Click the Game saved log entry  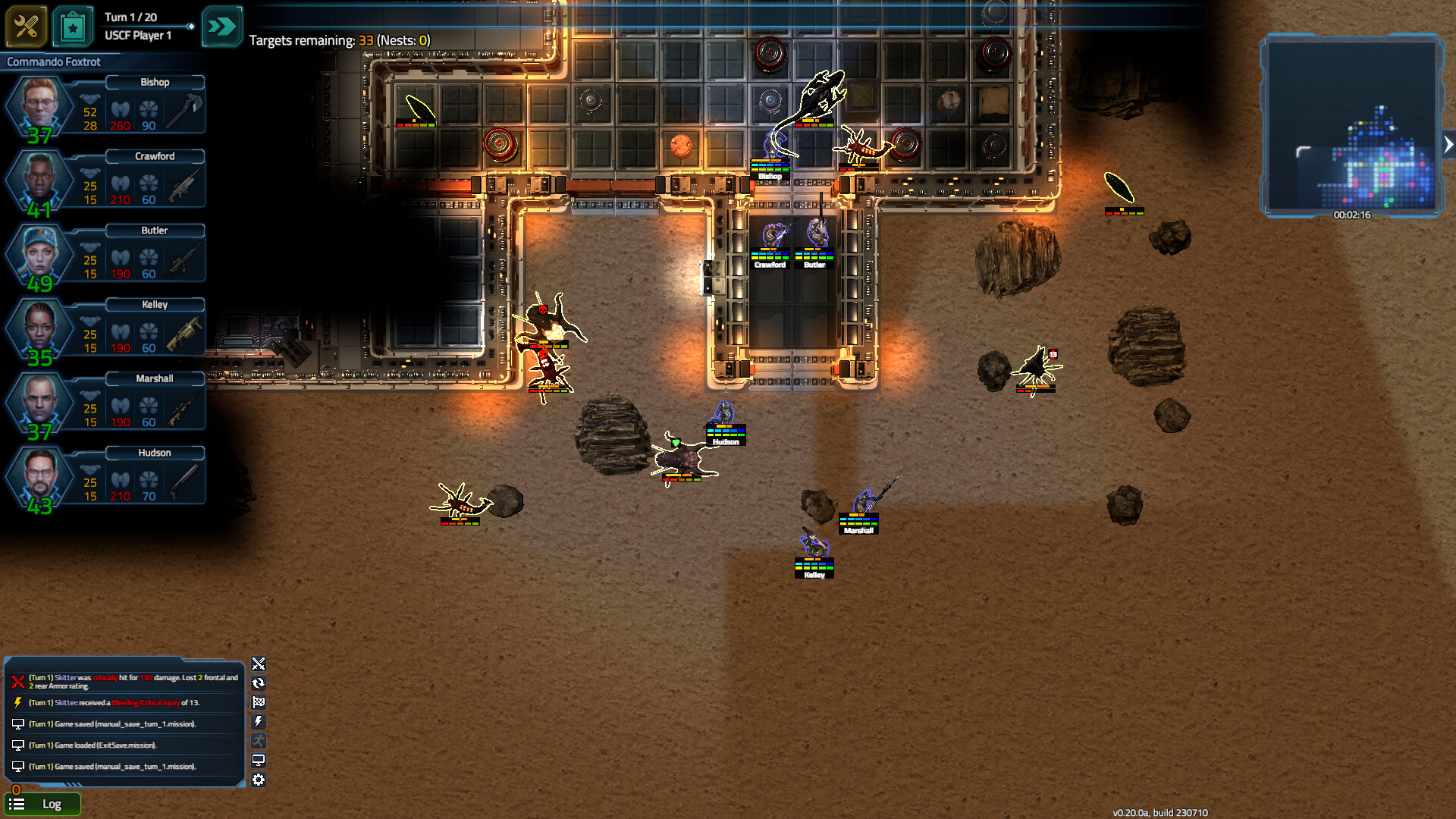tap(114, 723)
